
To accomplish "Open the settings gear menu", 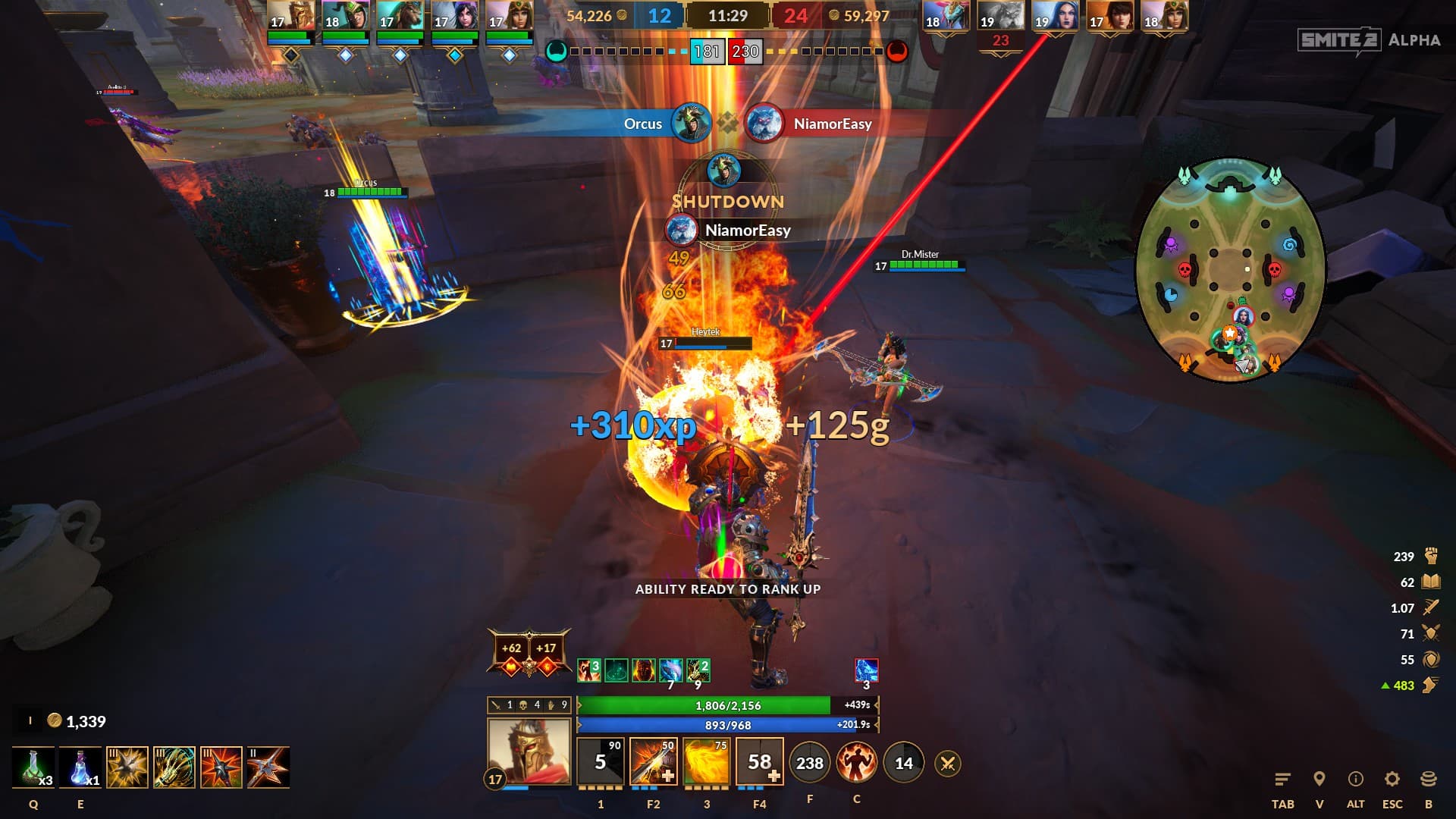I will coord(1392,780).
